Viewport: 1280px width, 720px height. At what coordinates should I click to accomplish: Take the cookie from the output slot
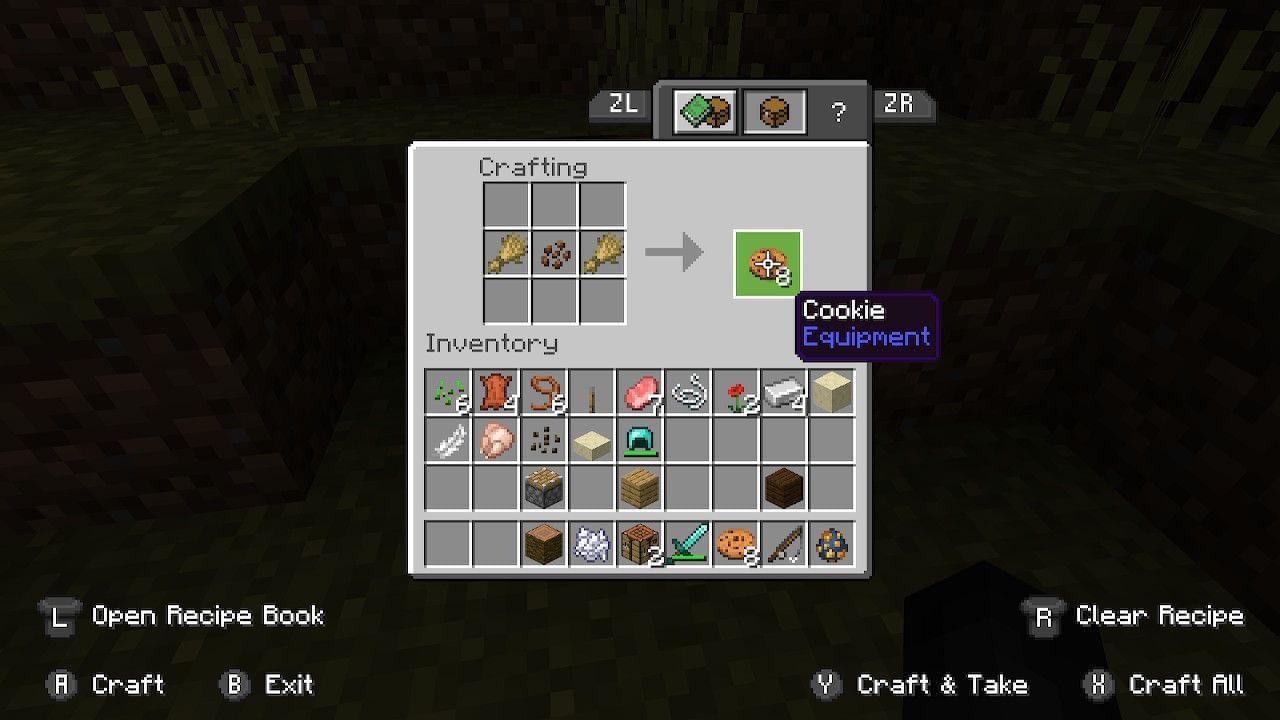point(767,263)
